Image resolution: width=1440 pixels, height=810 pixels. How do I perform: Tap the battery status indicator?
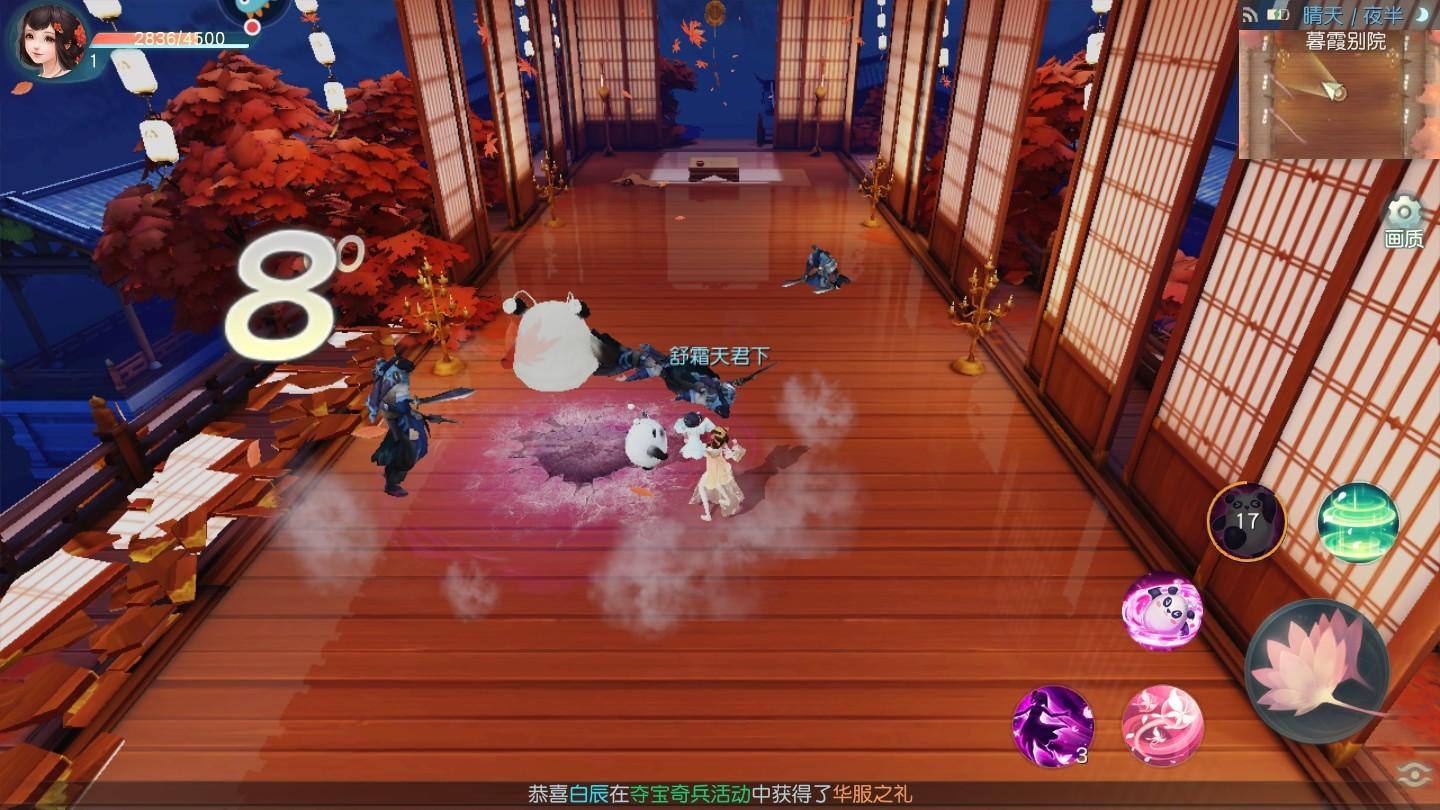(1278, 13)
